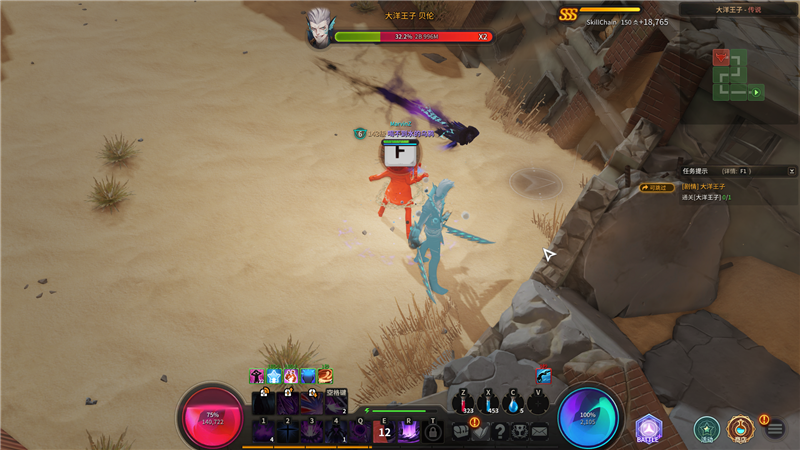Use the red health potion slot
The height and width of the screenshot is (450, 800).
click(x=463, y=403)
